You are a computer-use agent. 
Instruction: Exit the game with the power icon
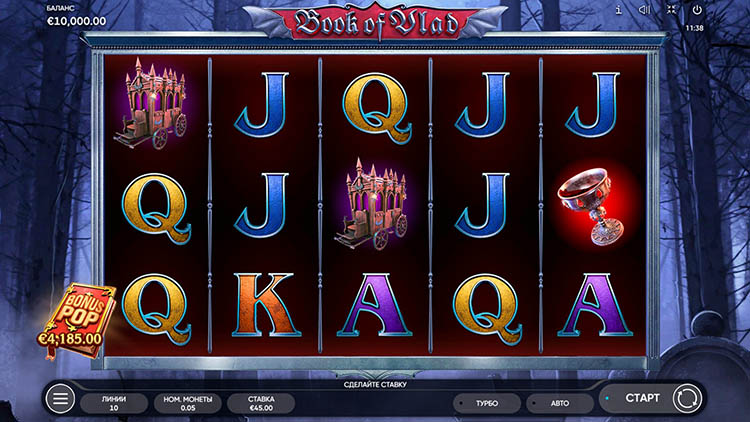click(x=696, y=11)
